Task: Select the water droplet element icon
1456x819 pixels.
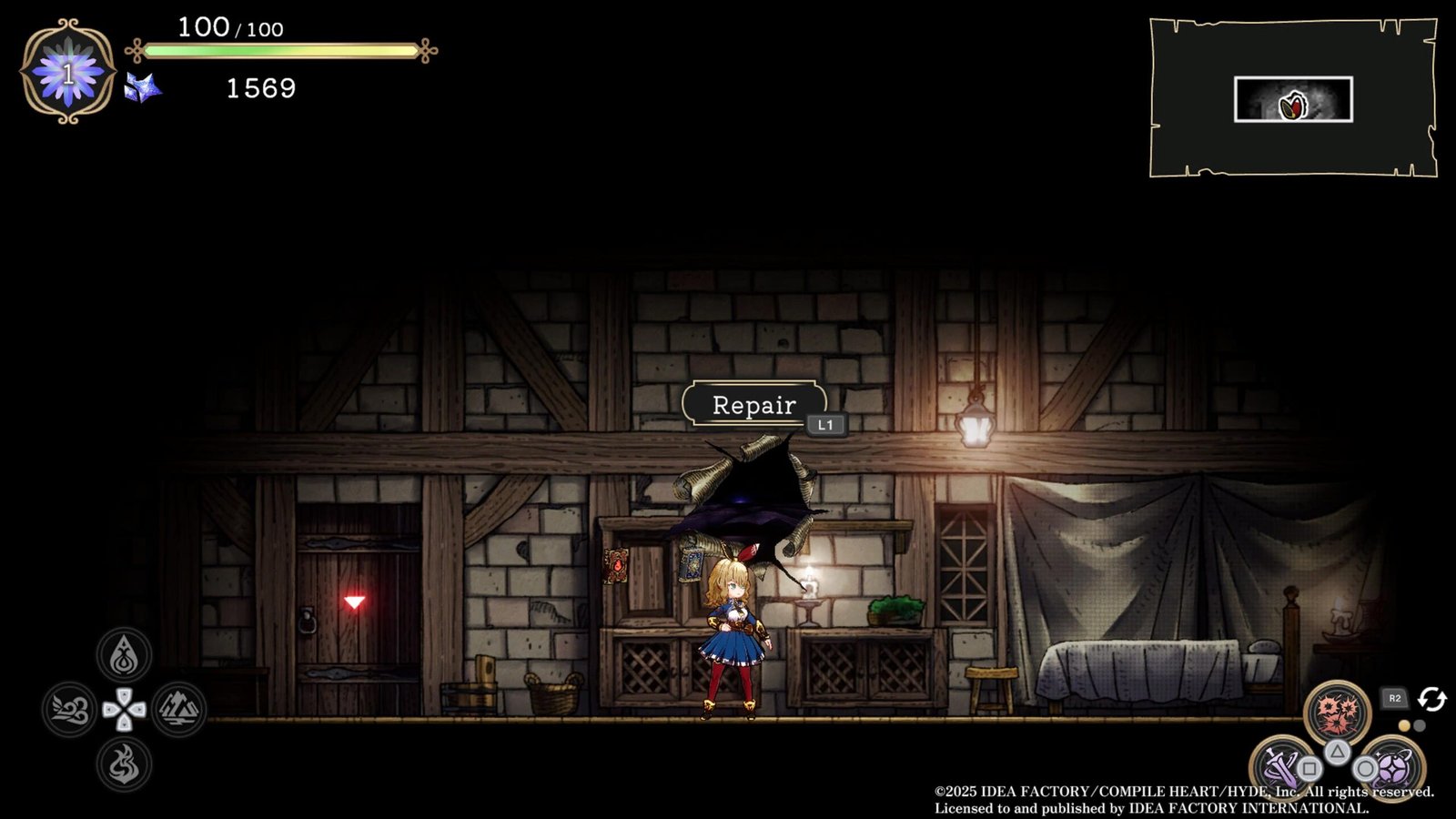Action: (x=124, y=655)
